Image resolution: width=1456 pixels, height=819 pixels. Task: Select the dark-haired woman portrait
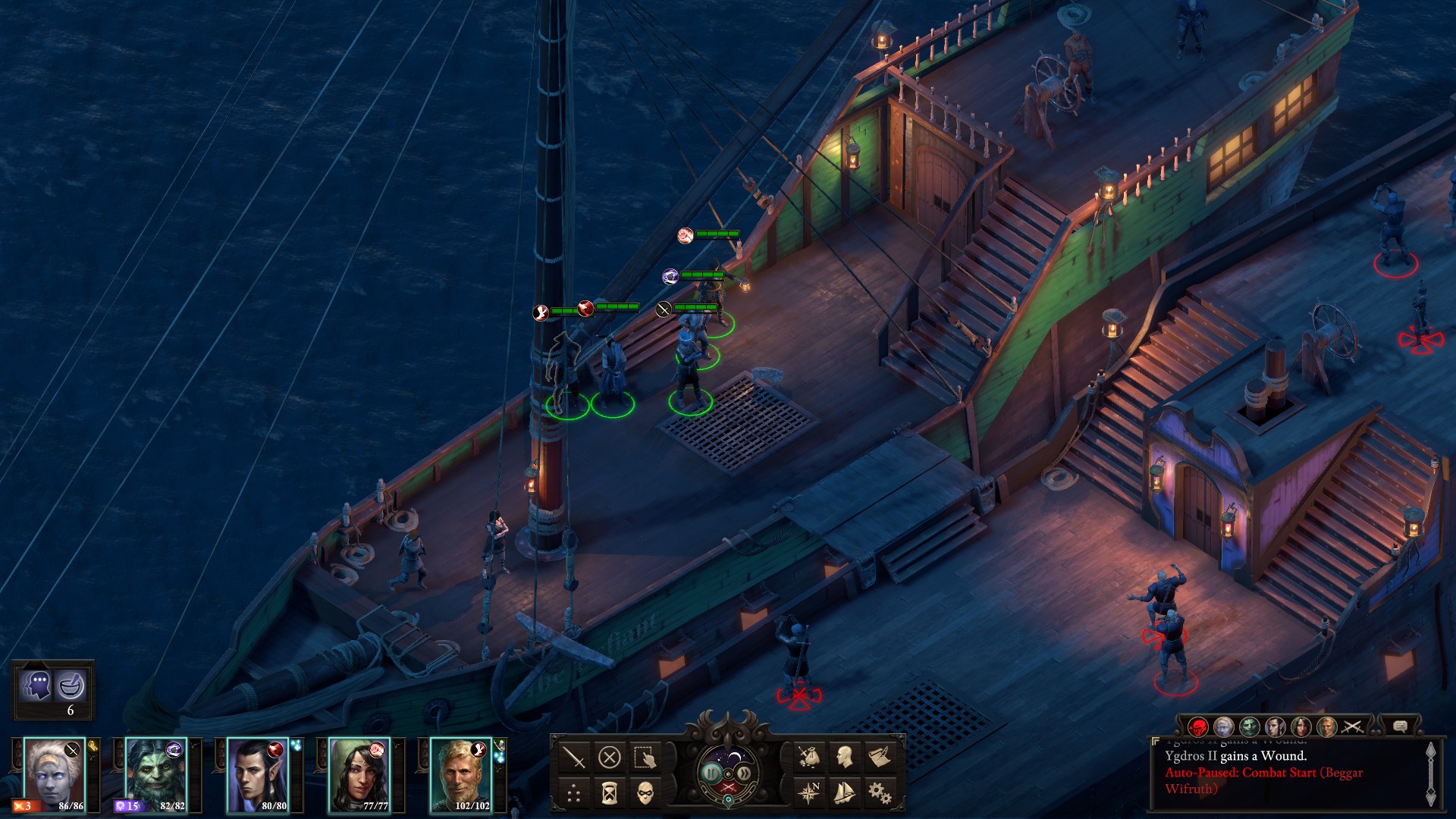(x=359, y=775)
